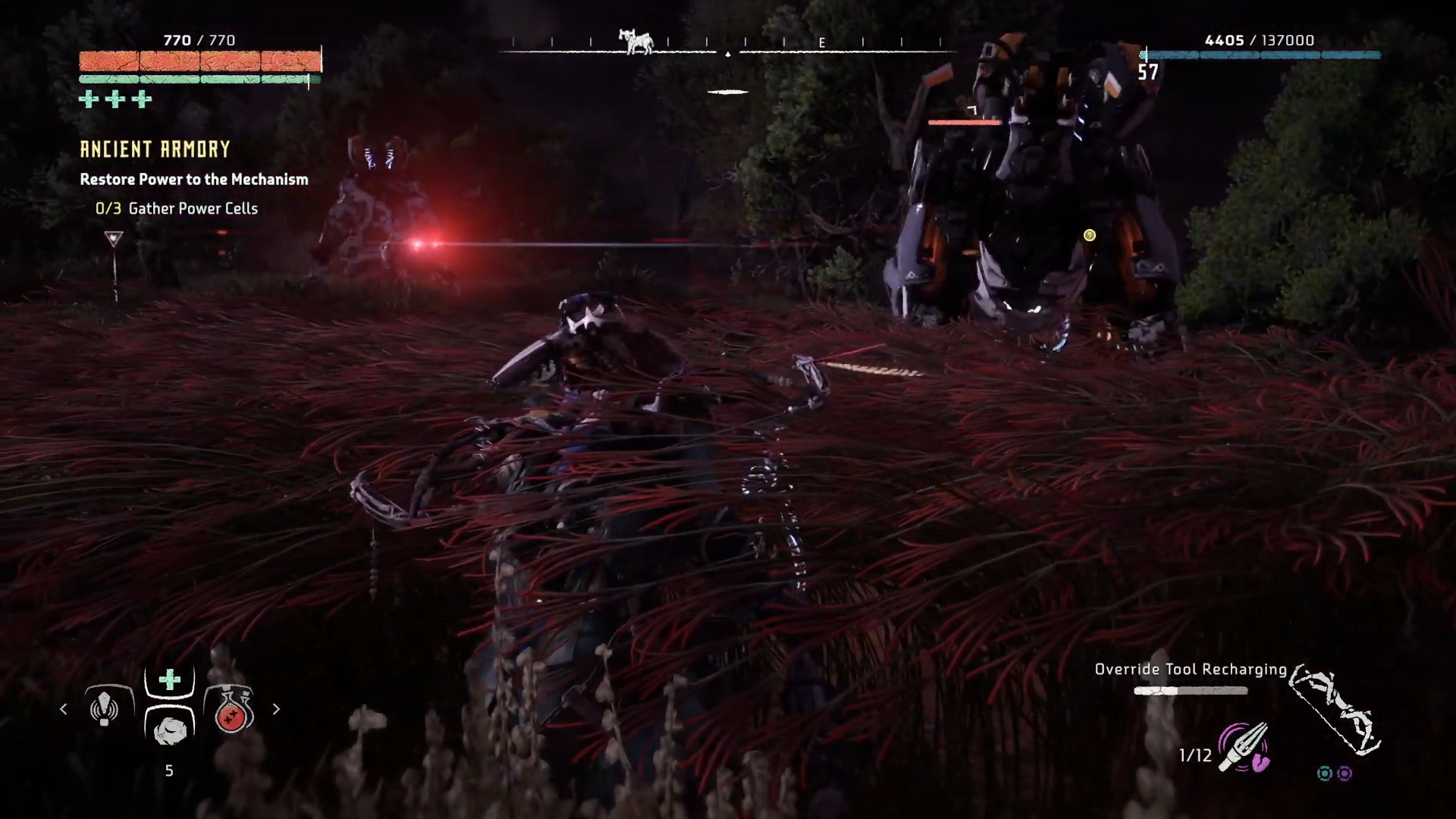This screenshot has height=819, width=1456.
Task: Click the quest waypoint marker
Action: click(x=114, y=240)
